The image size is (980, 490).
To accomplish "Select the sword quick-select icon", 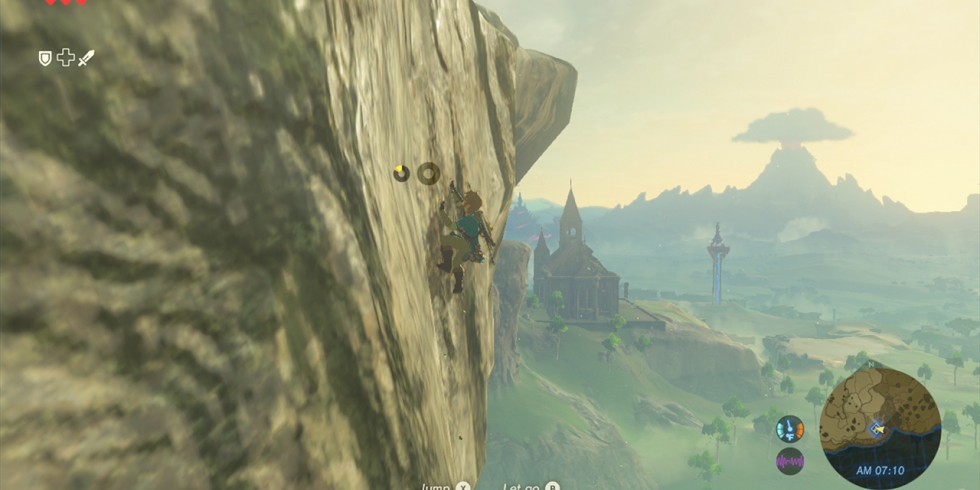I will [x=86, y=59].
